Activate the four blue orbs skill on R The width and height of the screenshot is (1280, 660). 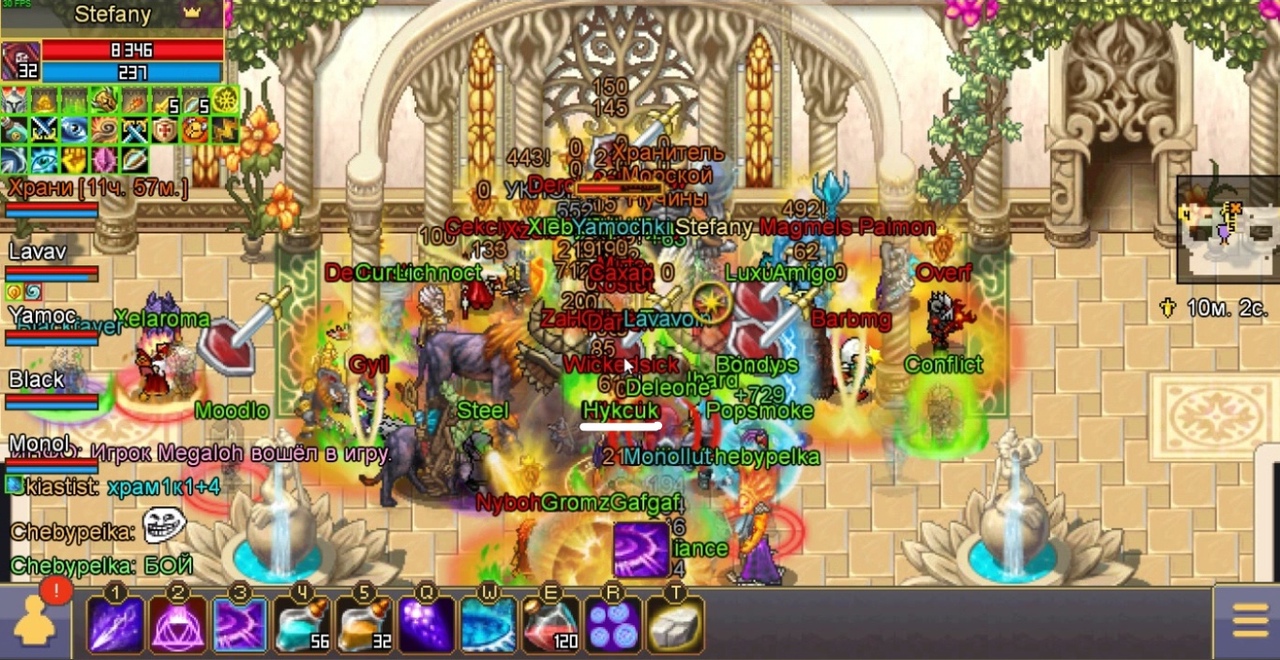613,625
